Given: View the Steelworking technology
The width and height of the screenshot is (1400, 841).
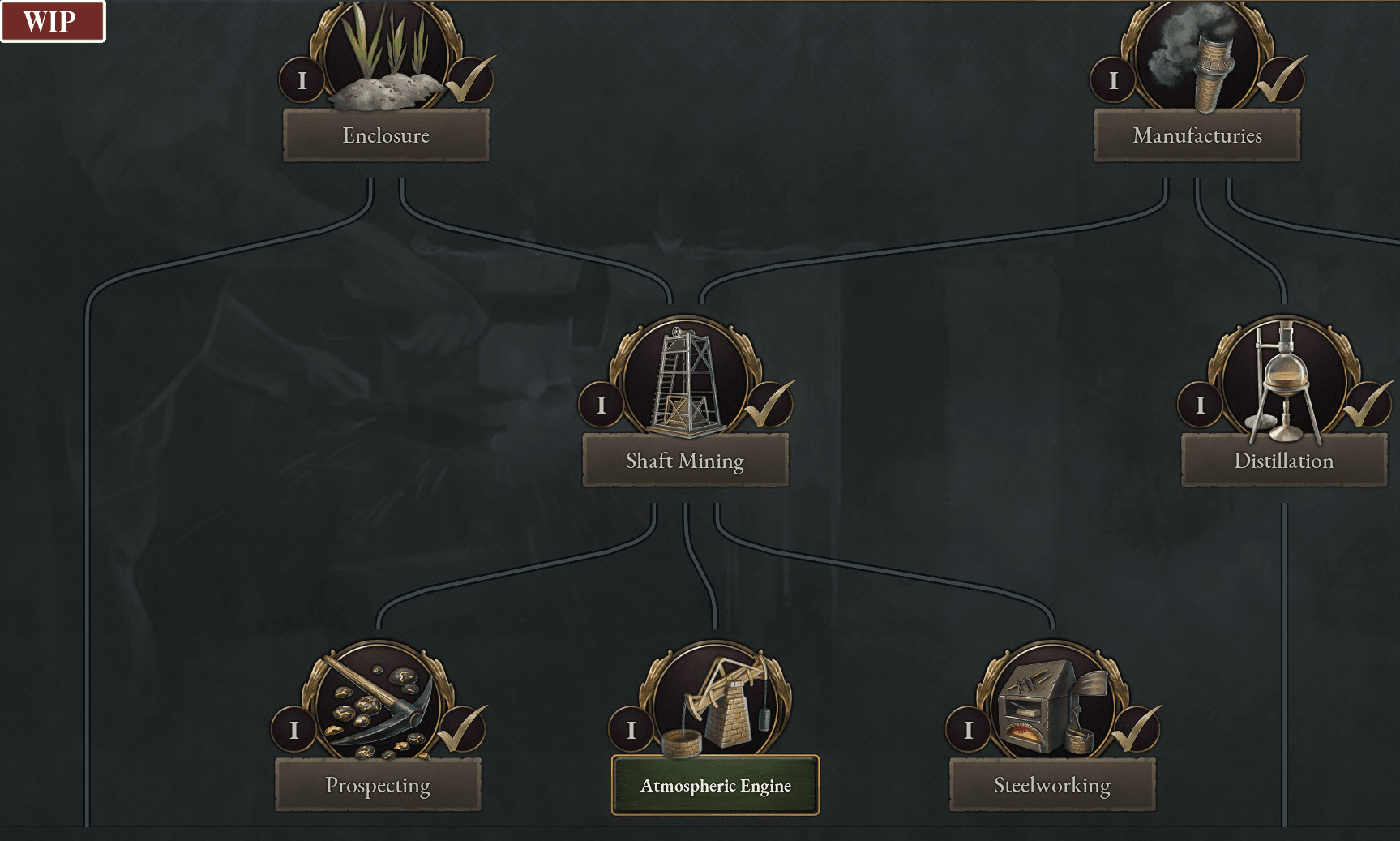Looking at the screenshot, I should point(1051,785).
